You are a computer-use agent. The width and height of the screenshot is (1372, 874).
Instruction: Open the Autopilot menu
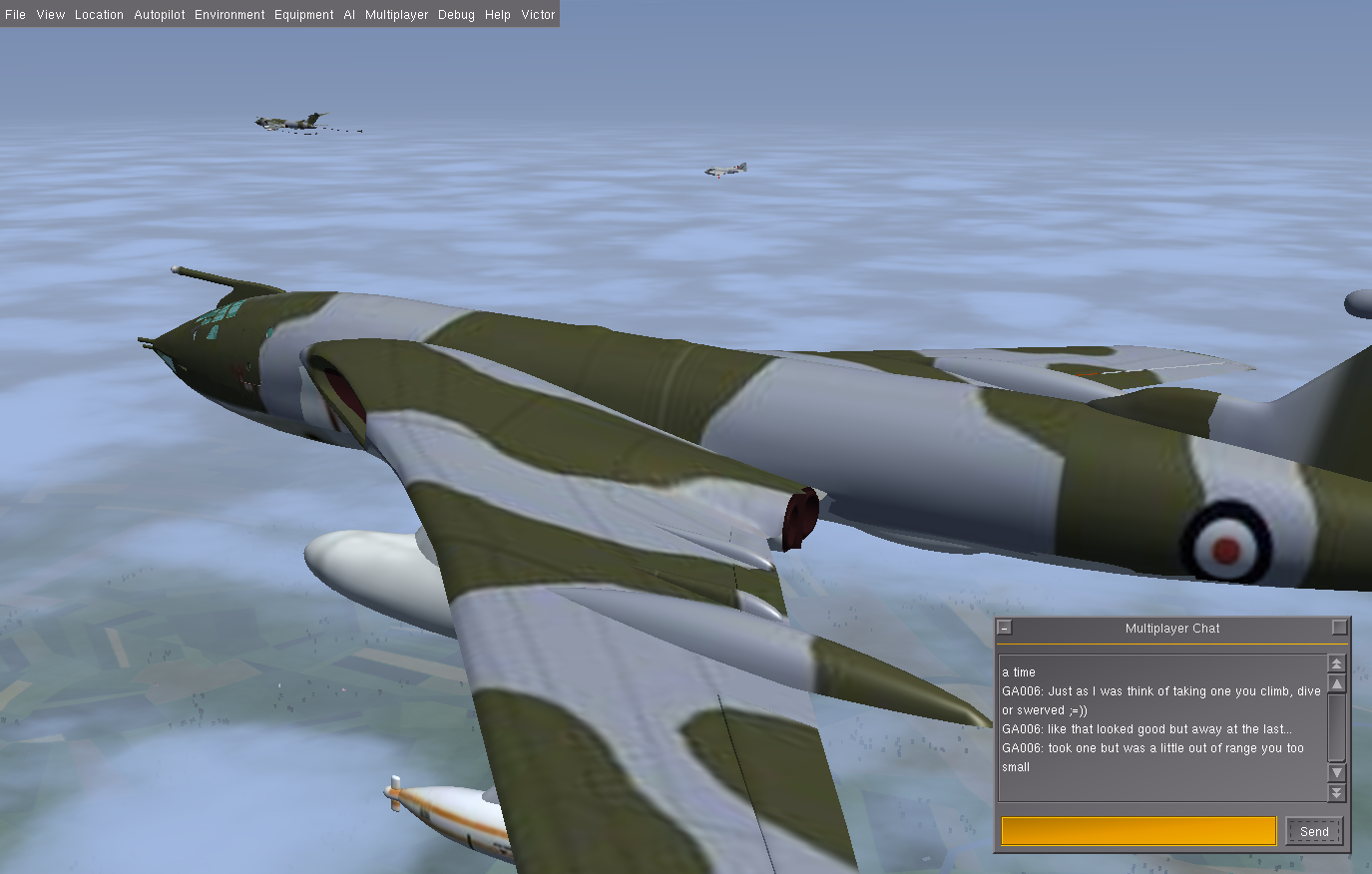pos(160,14)
